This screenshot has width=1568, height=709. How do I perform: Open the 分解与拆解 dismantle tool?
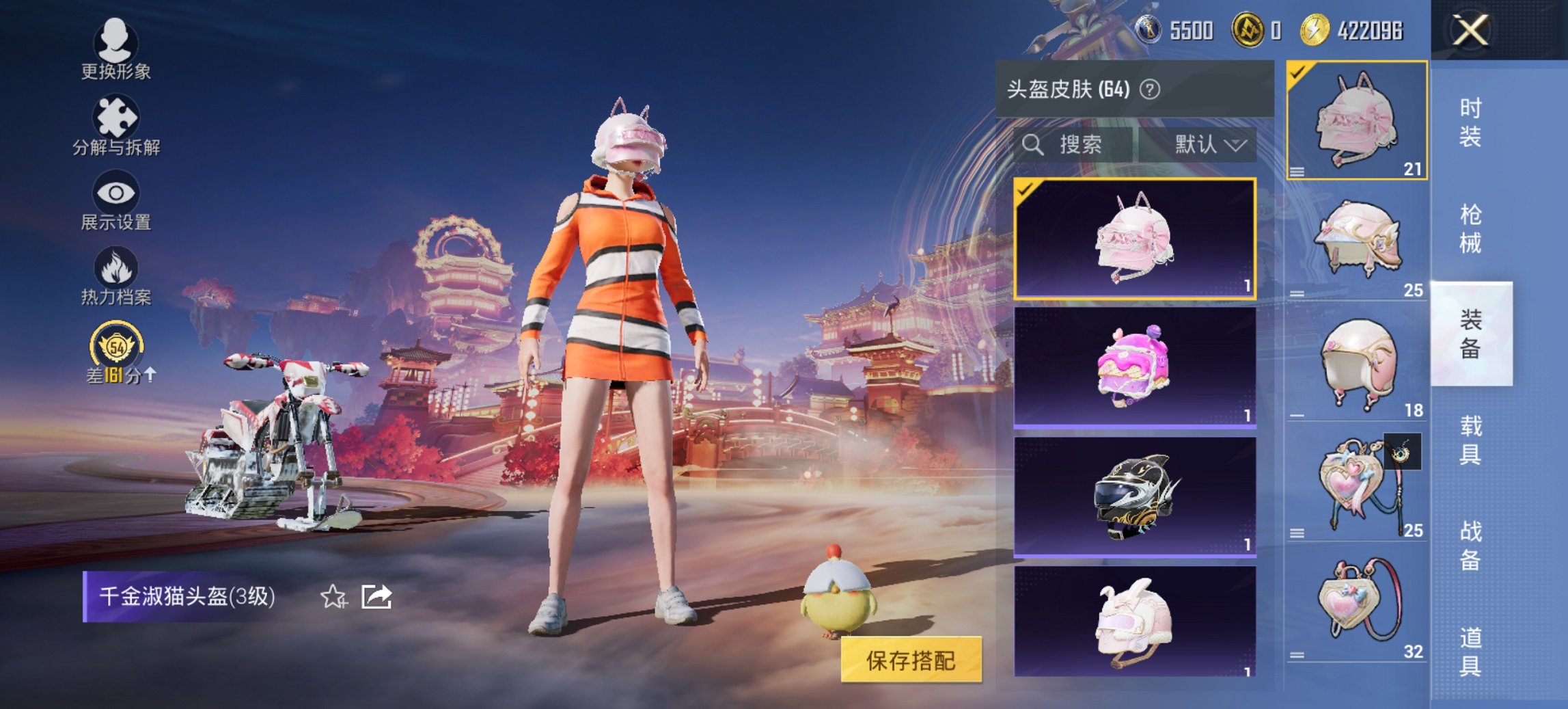(x=115, y=126)
